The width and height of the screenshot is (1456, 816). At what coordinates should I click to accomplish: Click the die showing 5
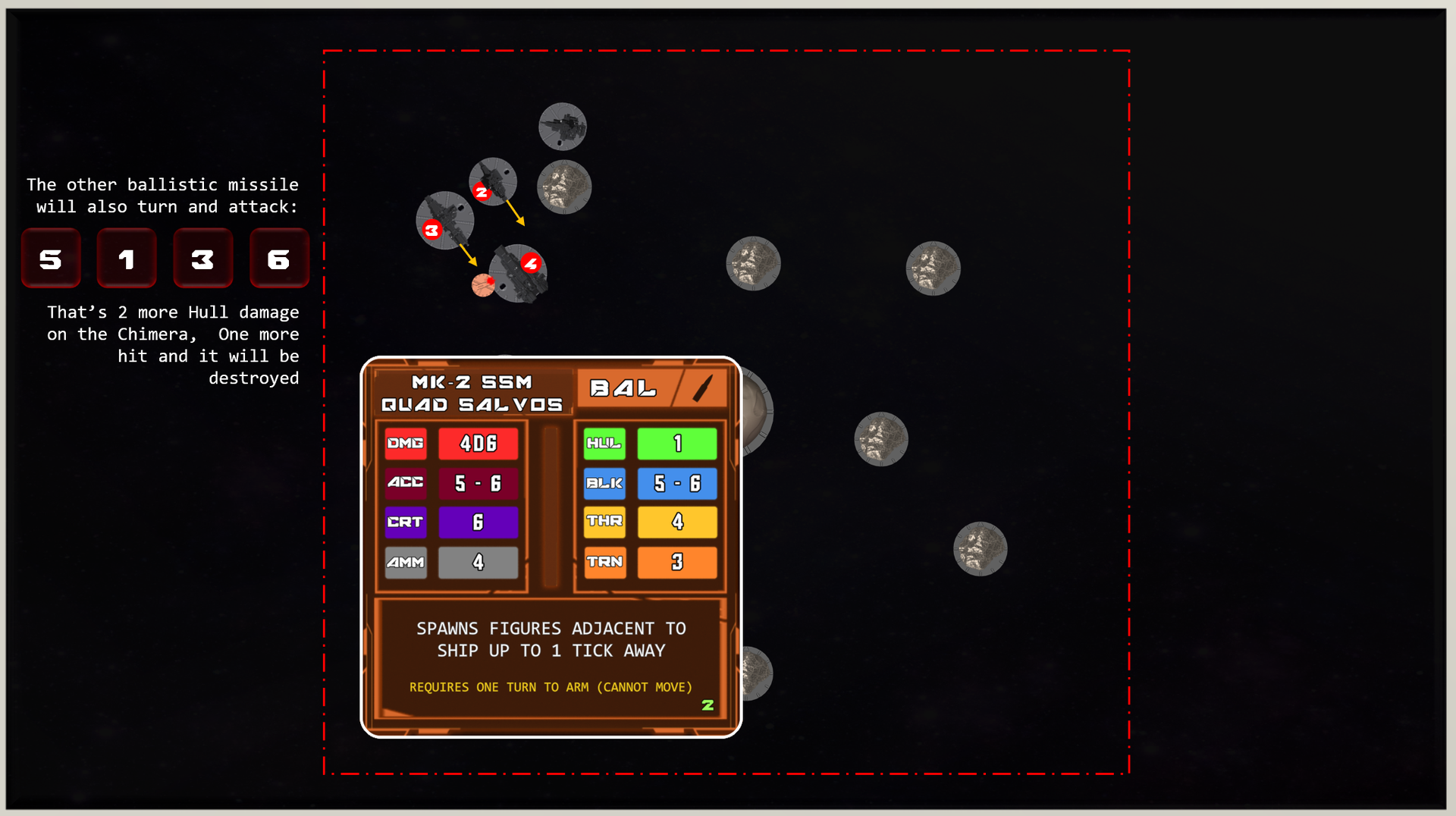[x=51, y=259]
